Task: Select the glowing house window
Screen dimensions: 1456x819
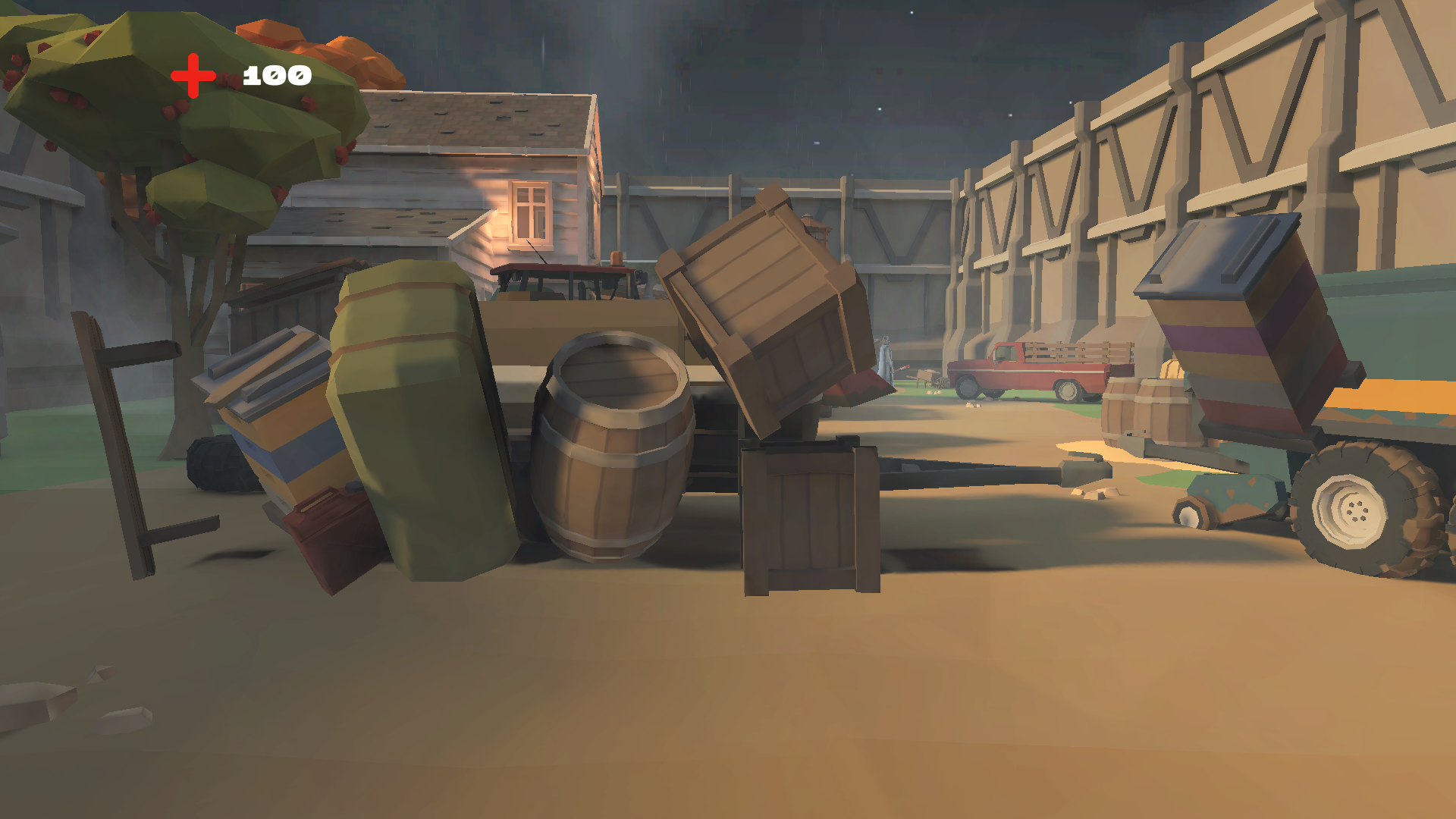Action: 531,212
